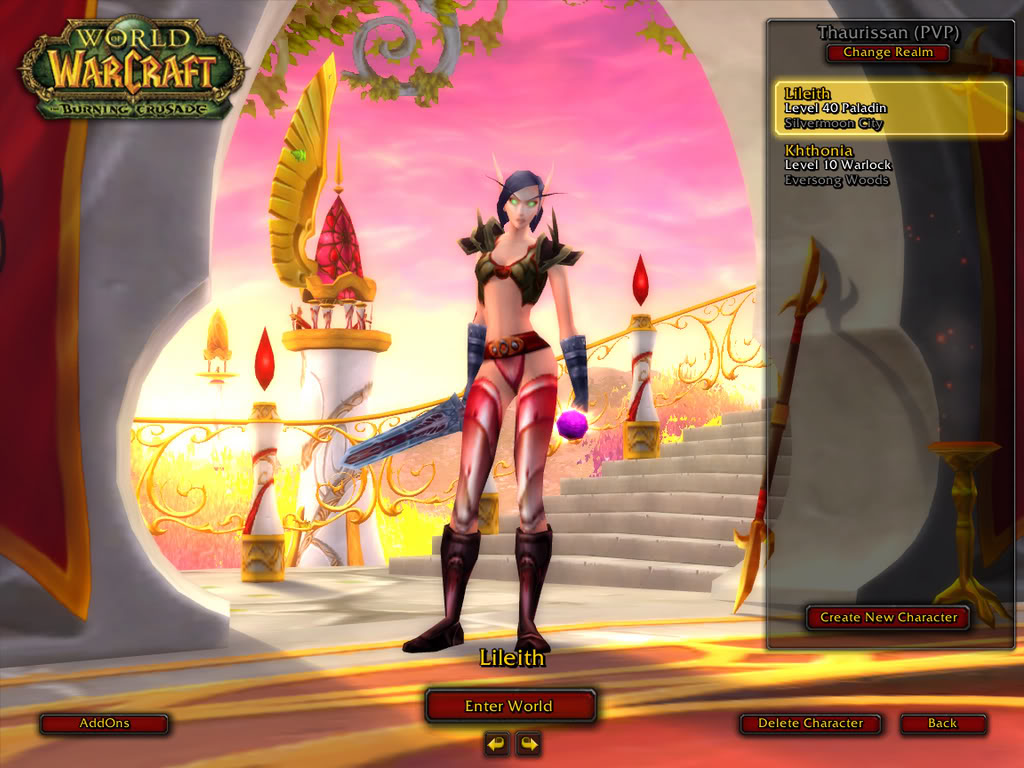Create New Character
This screenshot has width=1024, height=768.
pyautogui.click(x=888, y=617)
